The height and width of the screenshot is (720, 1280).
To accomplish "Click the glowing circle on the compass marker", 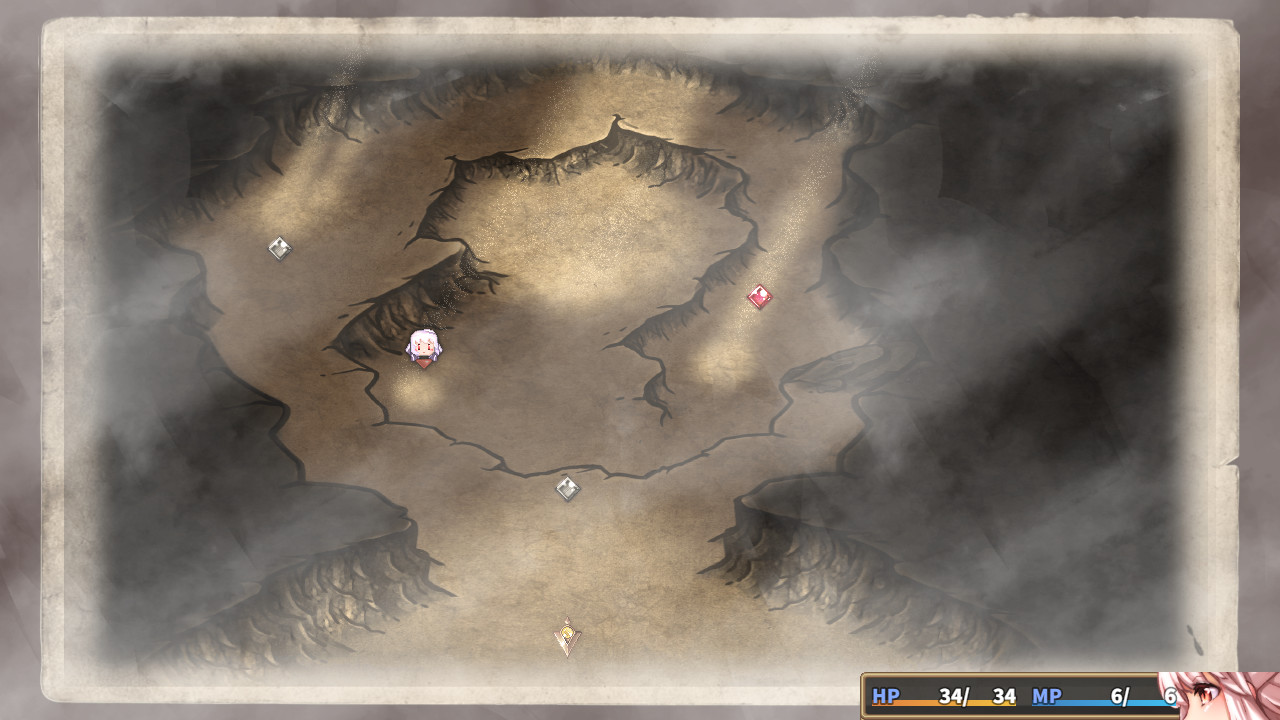I will (x=566, y=634).
